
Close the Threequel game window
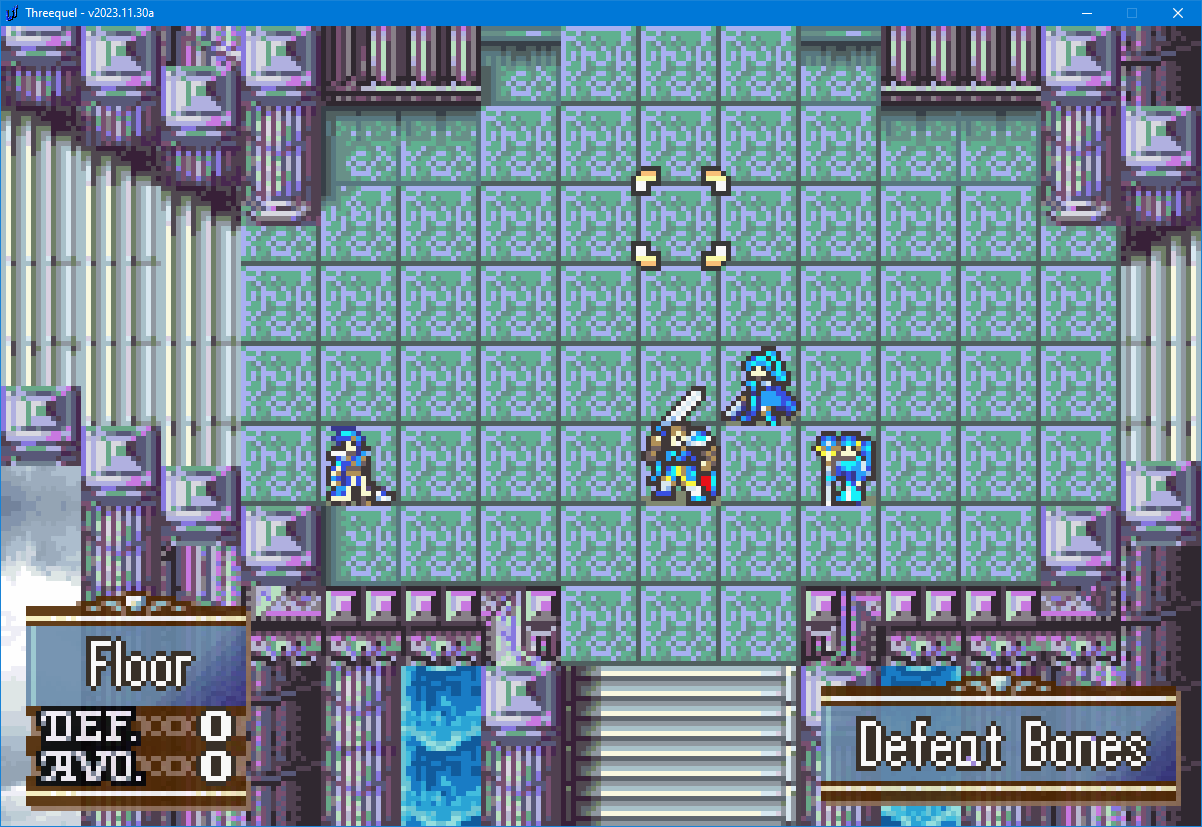pos(1178,13)
